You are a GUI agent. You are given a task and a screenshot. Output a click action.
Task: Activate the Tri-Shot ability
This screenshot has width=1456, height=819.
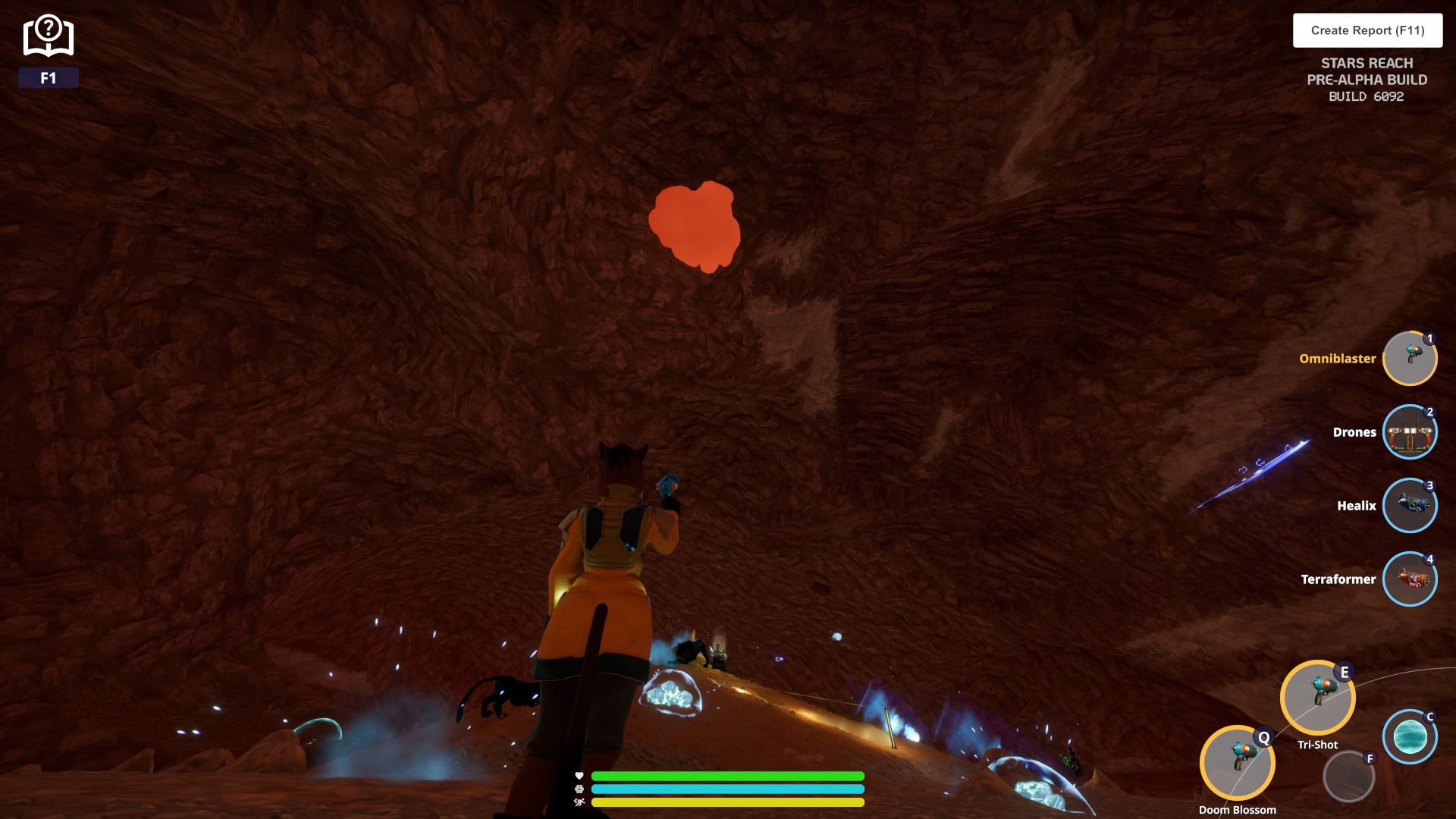coord(1317,698)
